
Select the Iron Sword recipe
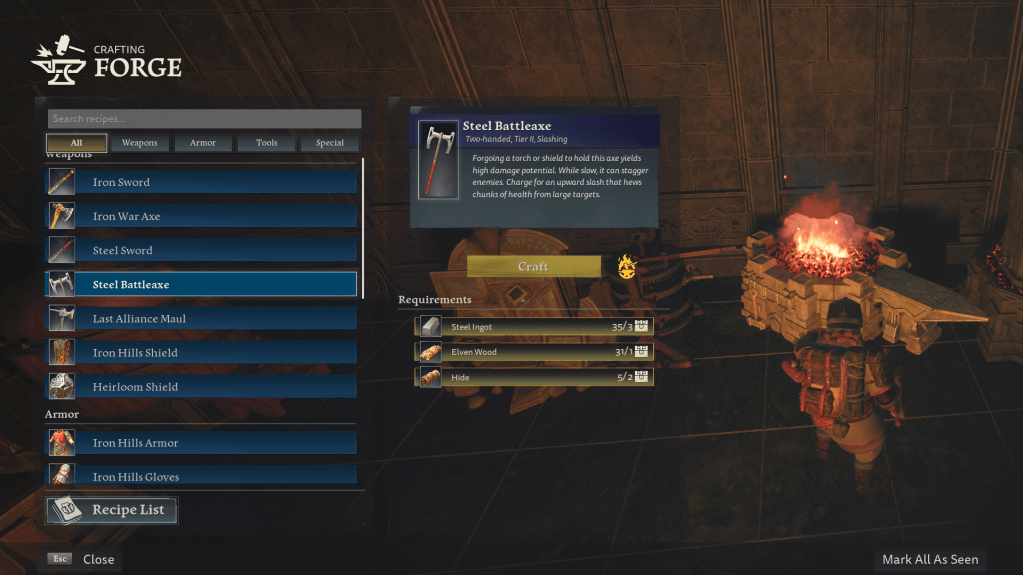(x=201, y=182)
